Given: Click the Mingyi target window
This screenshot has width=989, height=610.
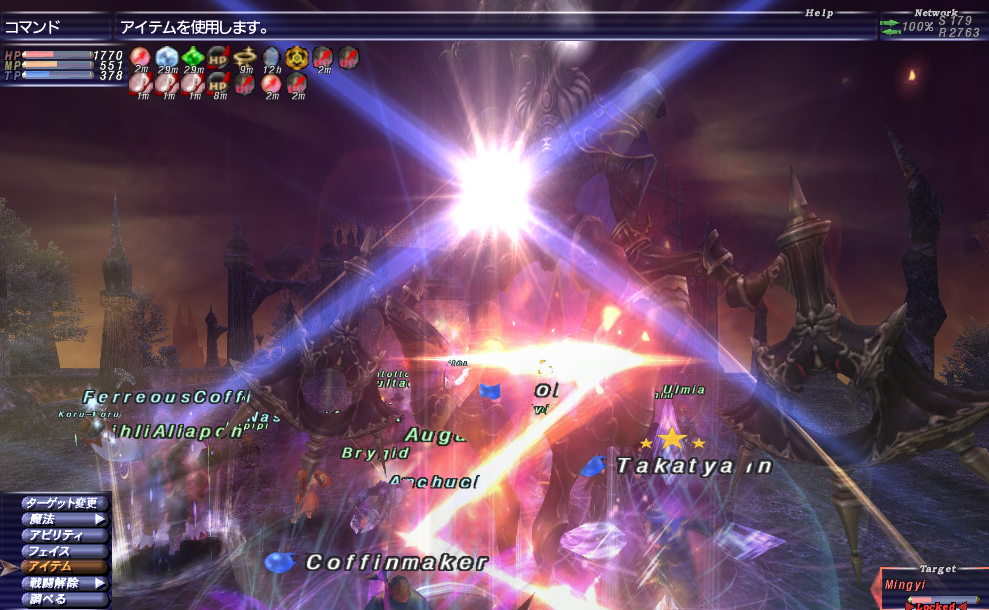Looking at the screenshot, I should (934, 588).
